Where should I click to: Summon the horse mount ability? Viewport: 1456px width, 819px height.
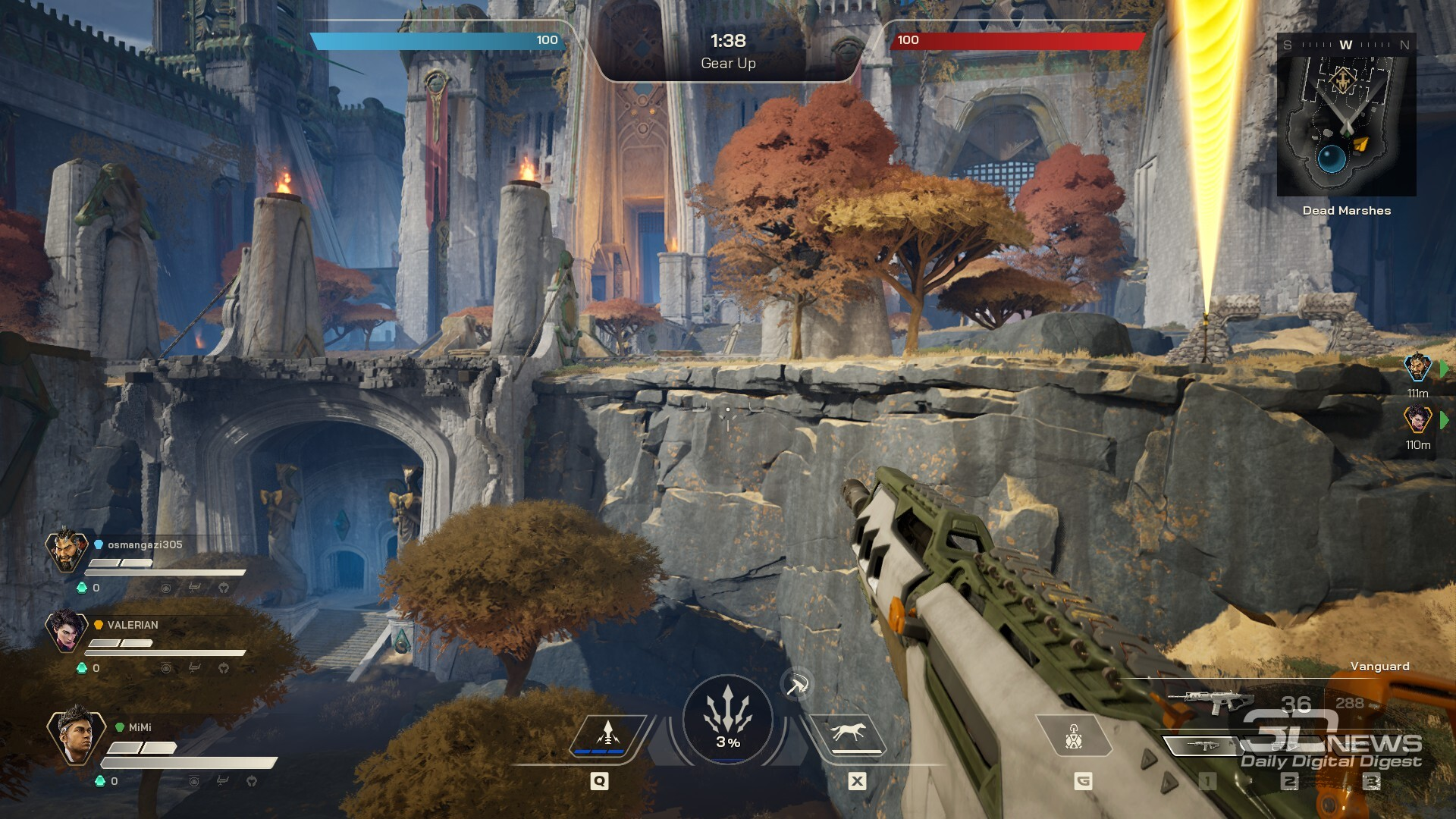pos(849,735)
